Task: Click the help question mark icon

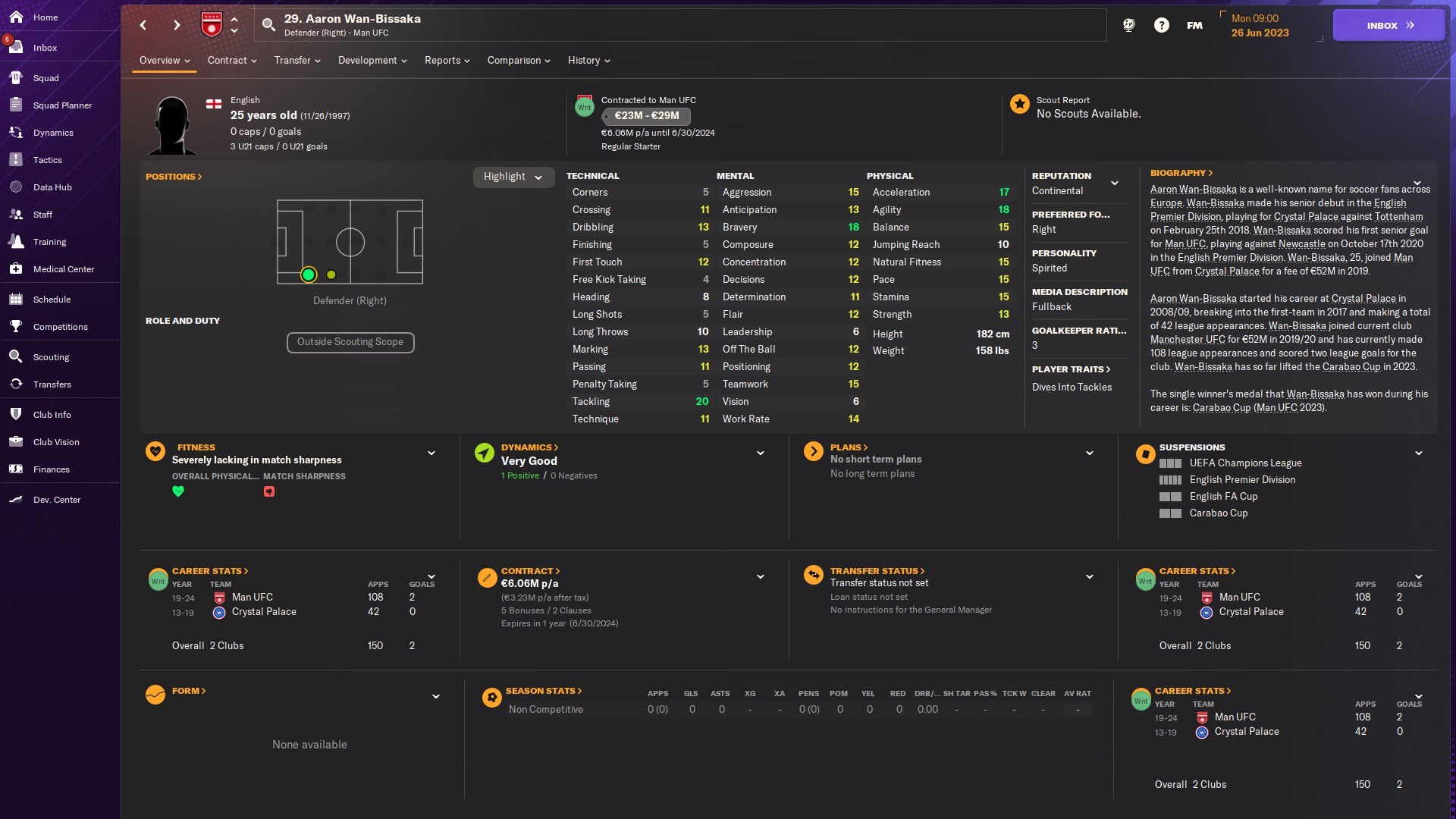Action: point(1162,24)
